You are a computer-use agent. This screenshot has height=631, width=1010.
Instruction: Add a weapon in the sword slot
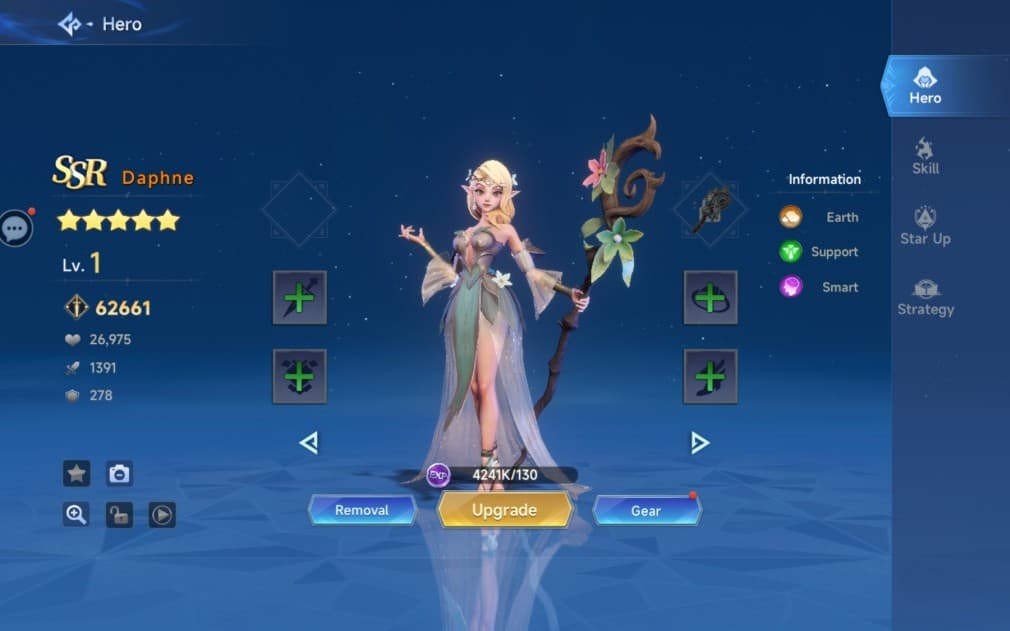300,297
